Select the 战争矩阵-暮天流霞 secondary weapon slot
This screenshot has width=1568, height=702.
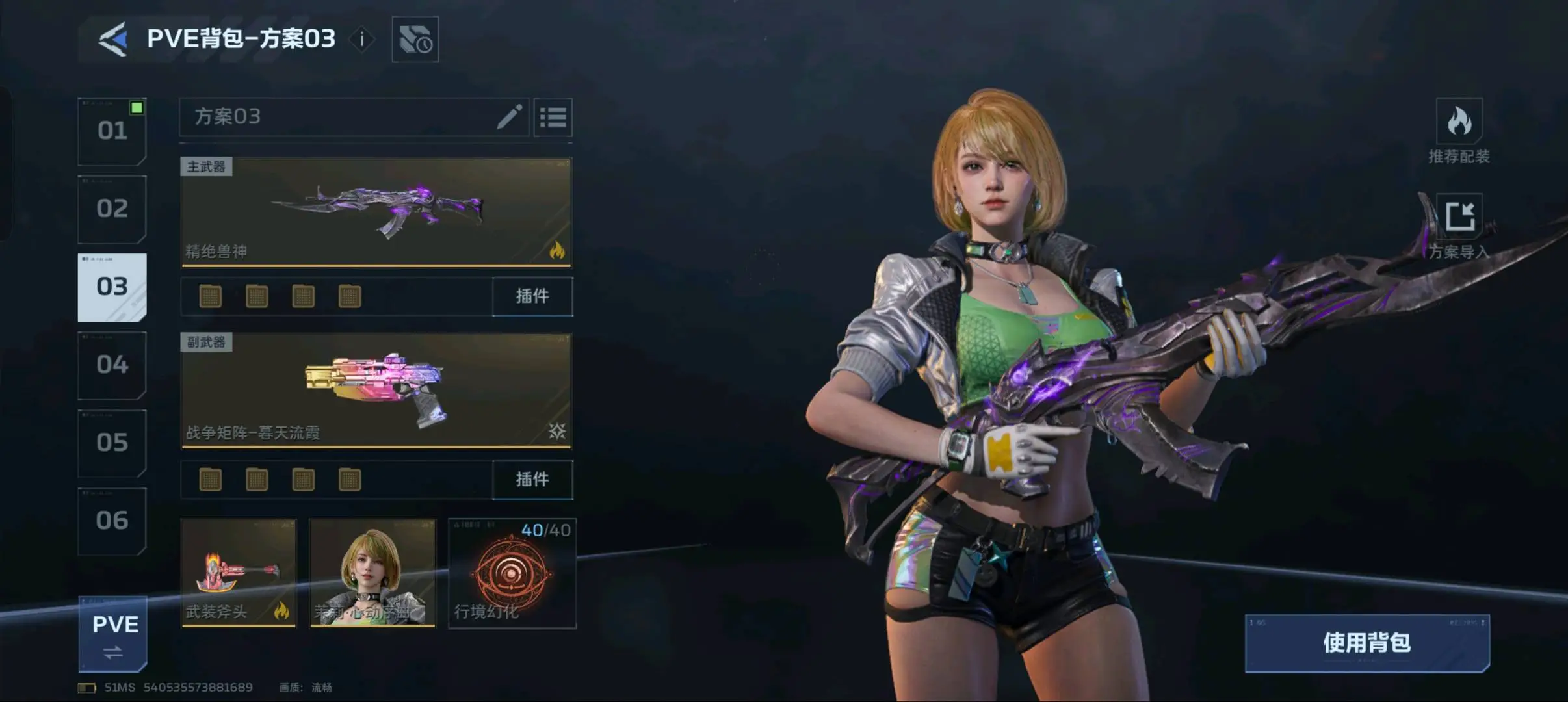(x=376, y=391)
